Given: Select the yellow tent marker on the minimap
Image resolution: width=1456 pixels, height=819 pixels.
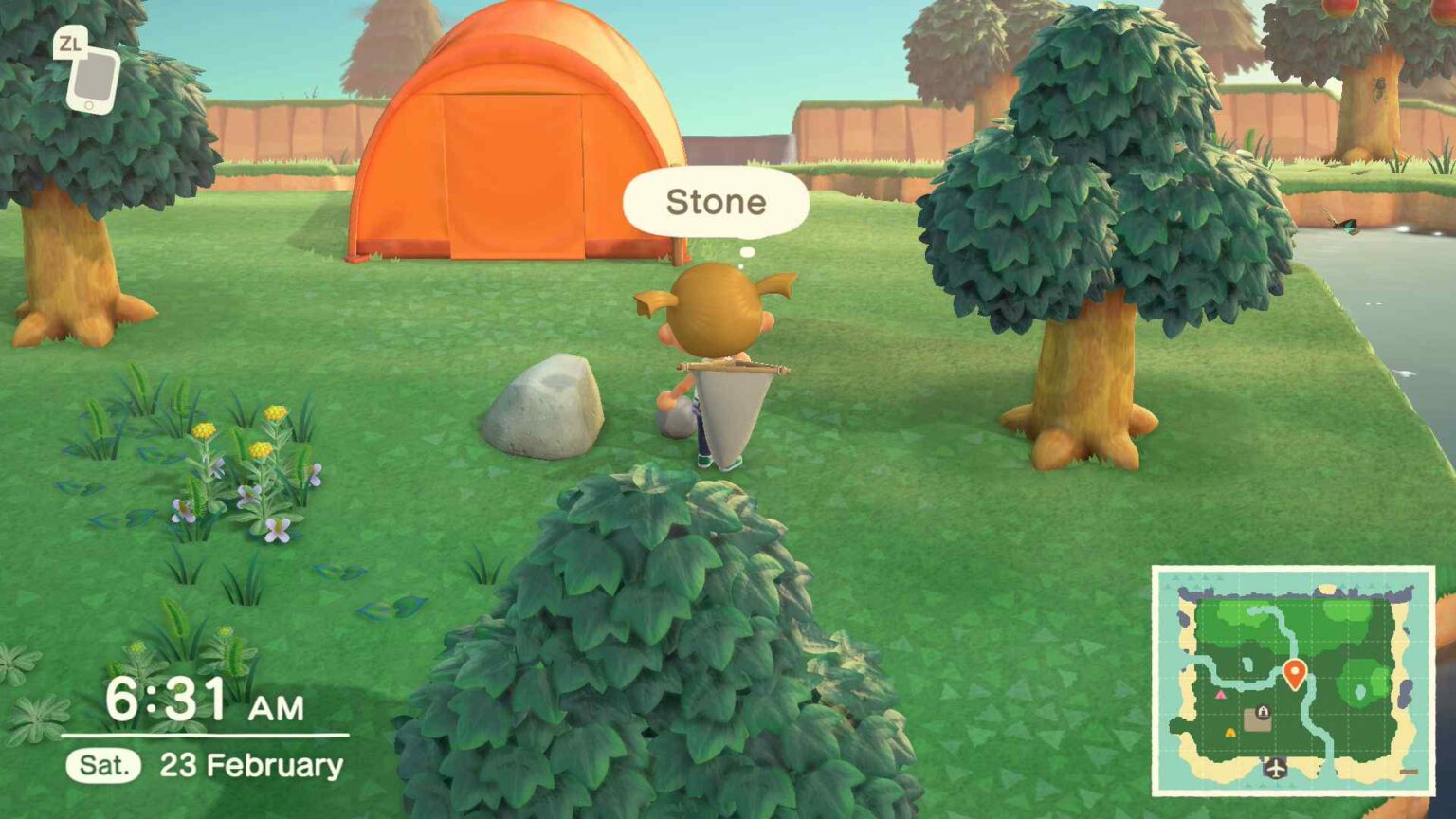Looking at the screenshot, I should [x=1228, y=733].
